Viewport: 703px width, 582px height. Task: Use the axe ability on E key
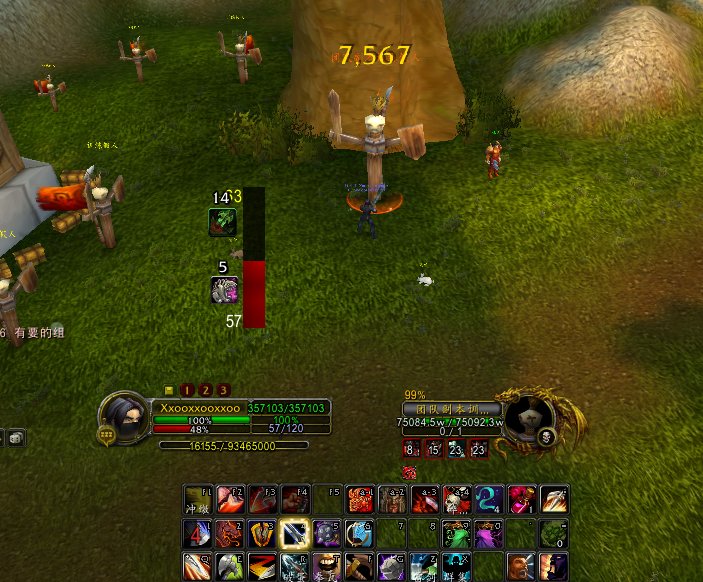pos(230,566)
